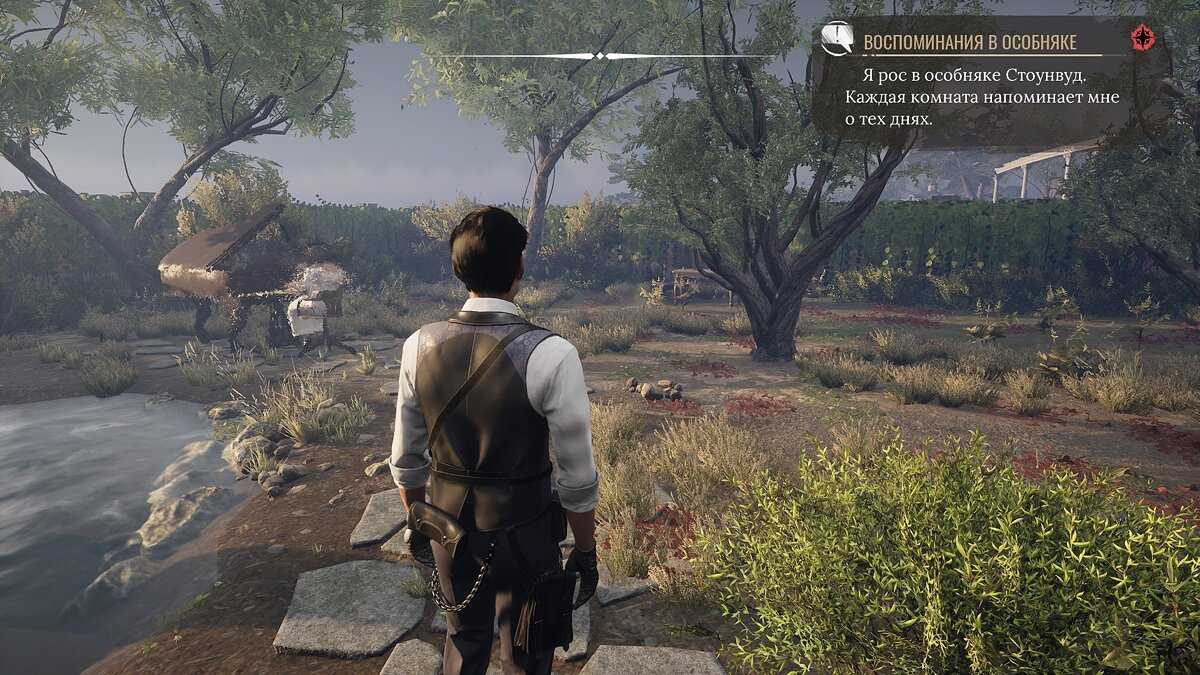The width and height of the screenshot is (1200, 675).
Task: Click the compass bar center marker
Action: pyautogui.click(x=600, y=55)
